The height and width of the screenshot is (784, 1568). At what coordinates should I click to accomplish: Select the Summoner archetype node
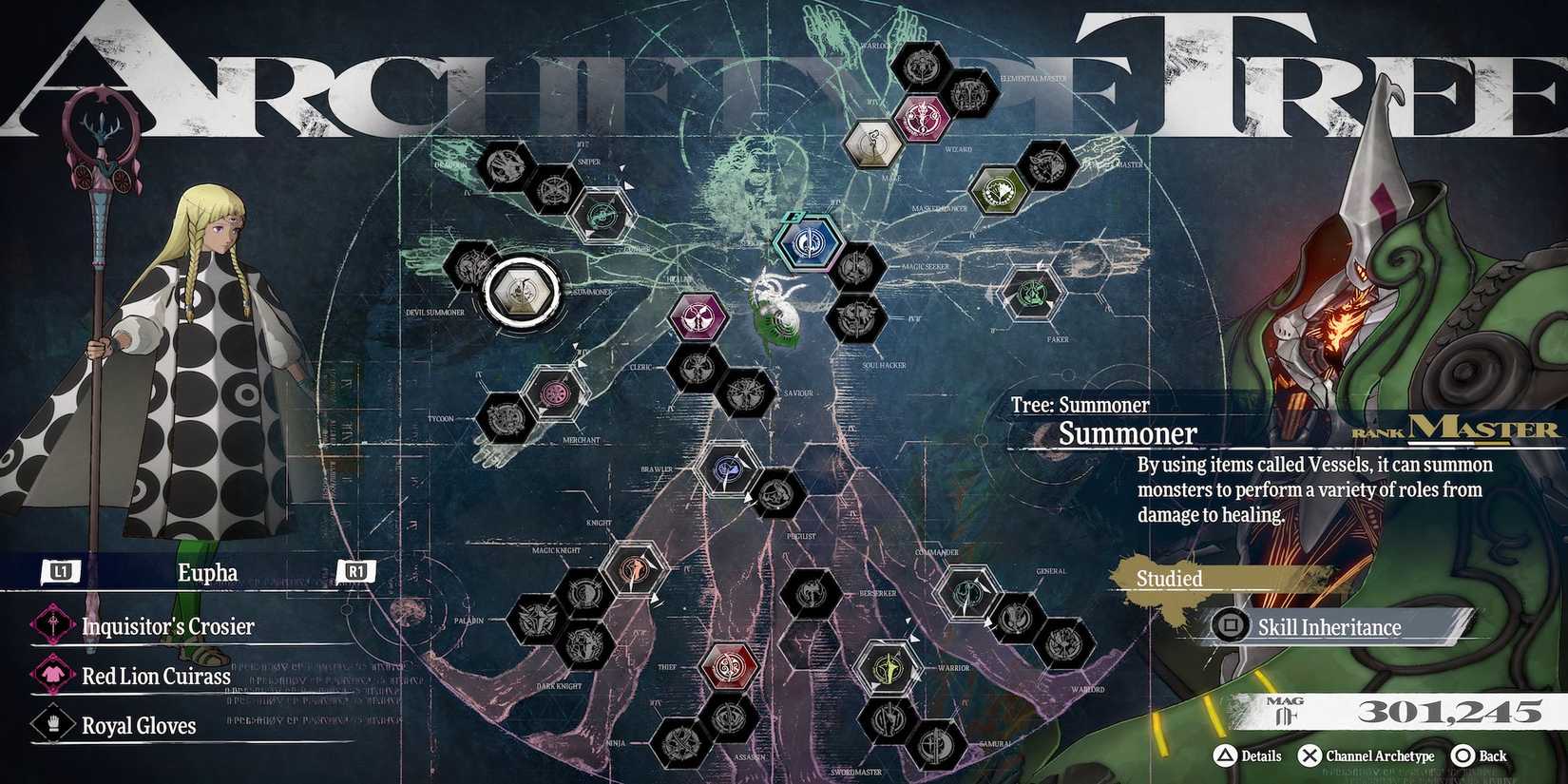click(525, 290)
